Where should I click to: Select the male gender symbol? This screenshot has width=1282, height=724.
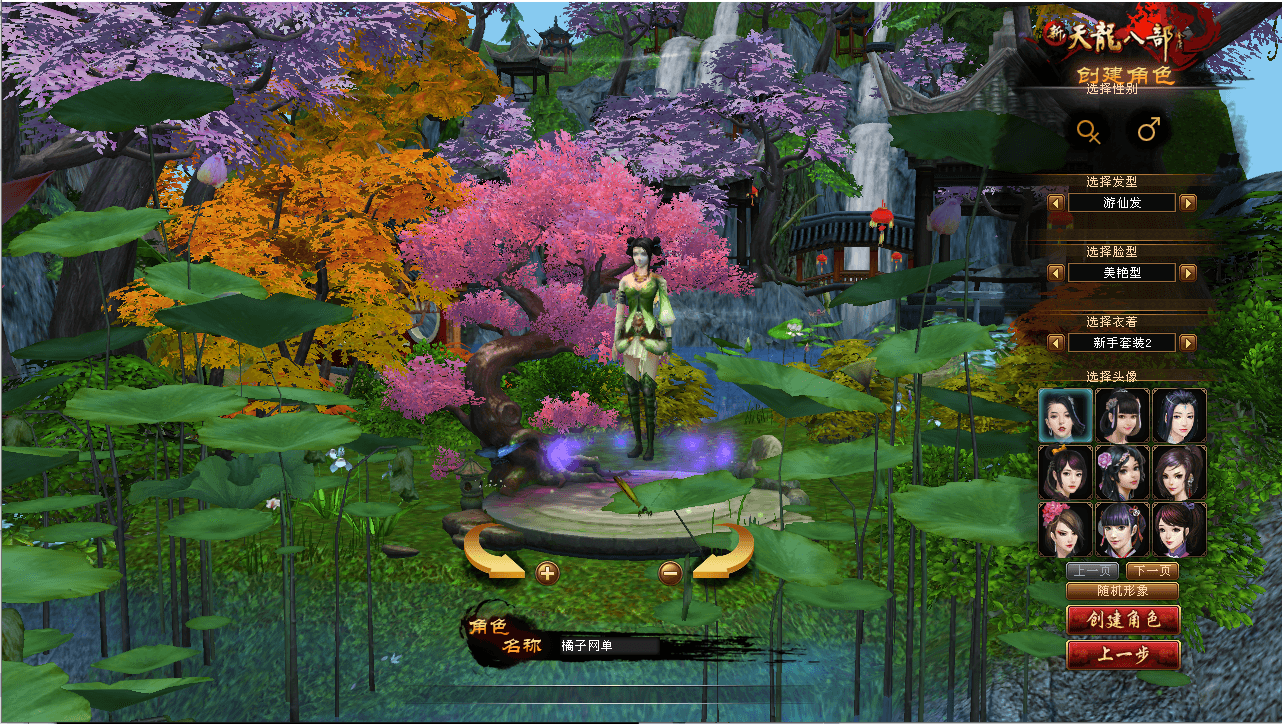1149,130
